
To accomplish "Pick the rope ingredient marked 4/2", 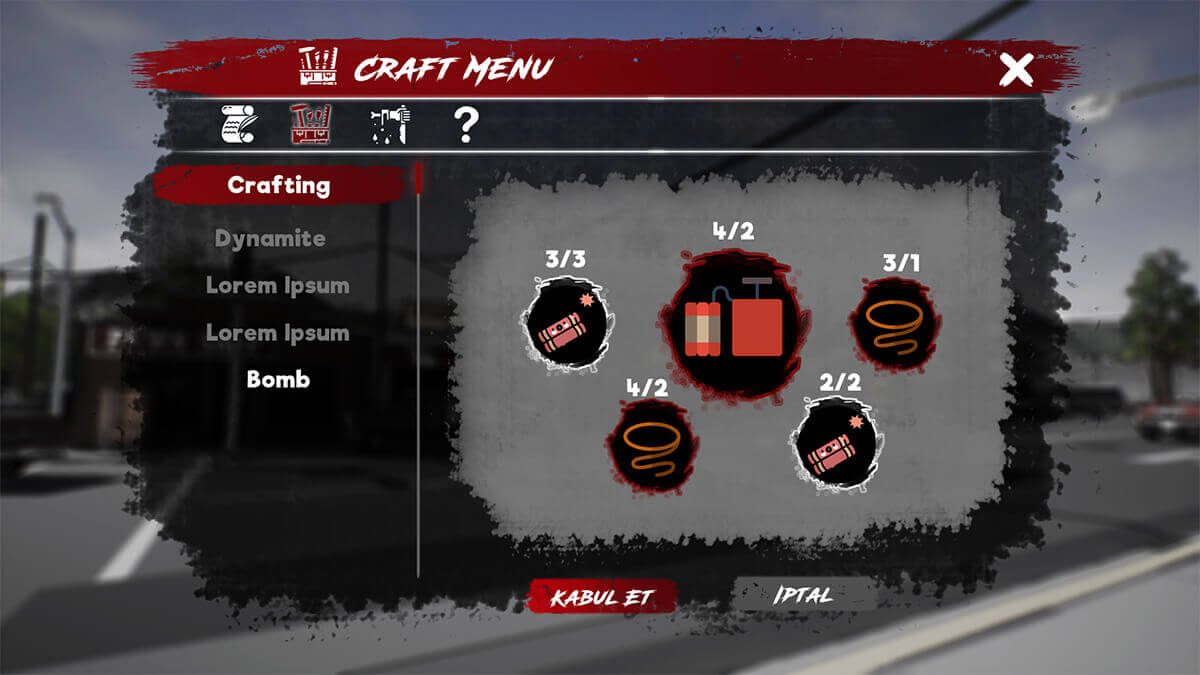I will (x=650, y=446).
